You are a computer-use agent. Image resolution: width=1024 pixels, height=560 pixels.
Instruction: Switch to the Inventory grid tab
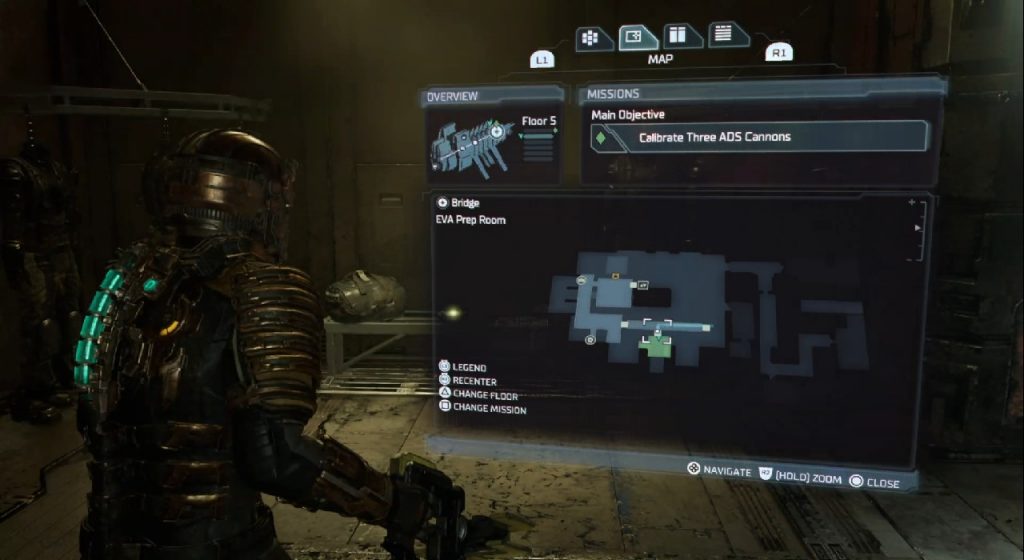(x=593, y=38)
